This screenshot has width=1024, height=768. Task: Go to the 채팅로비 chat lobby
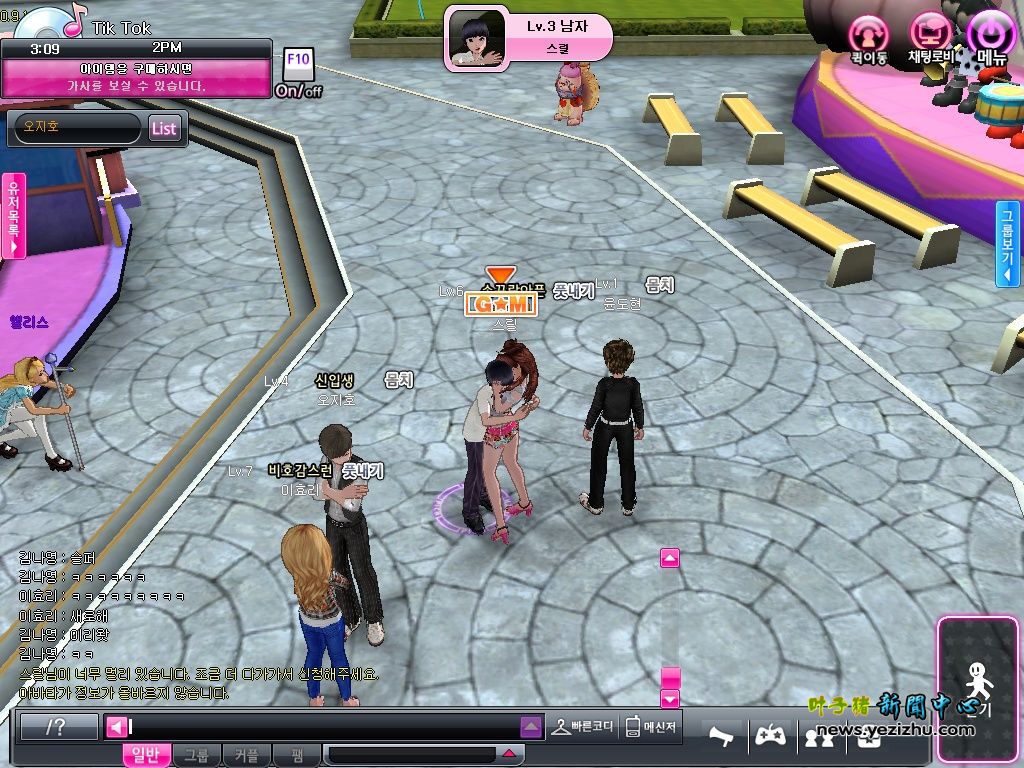930,36
